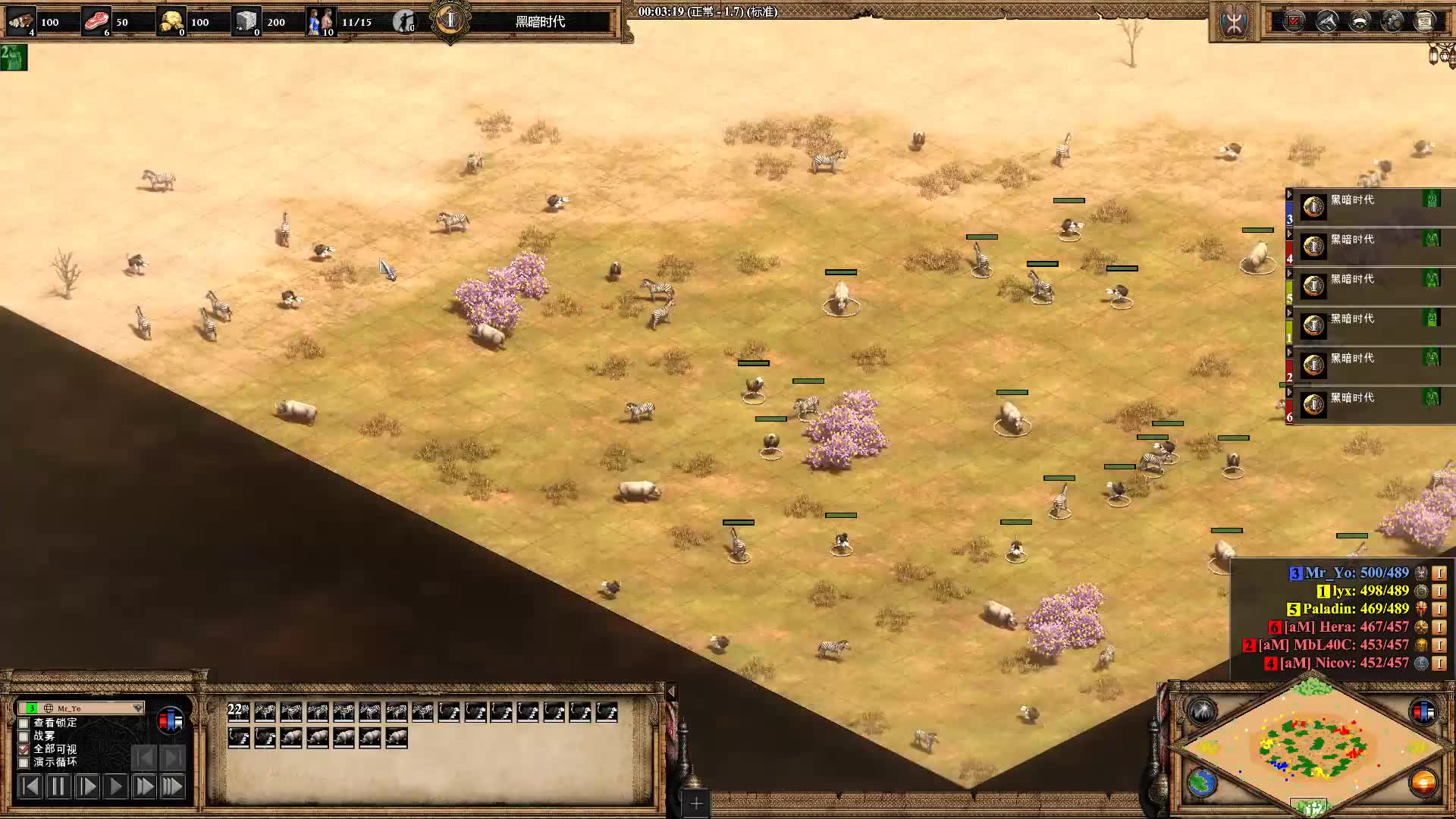
Task: Tick the 演示循环 checkbox
Action: point(24,762)
